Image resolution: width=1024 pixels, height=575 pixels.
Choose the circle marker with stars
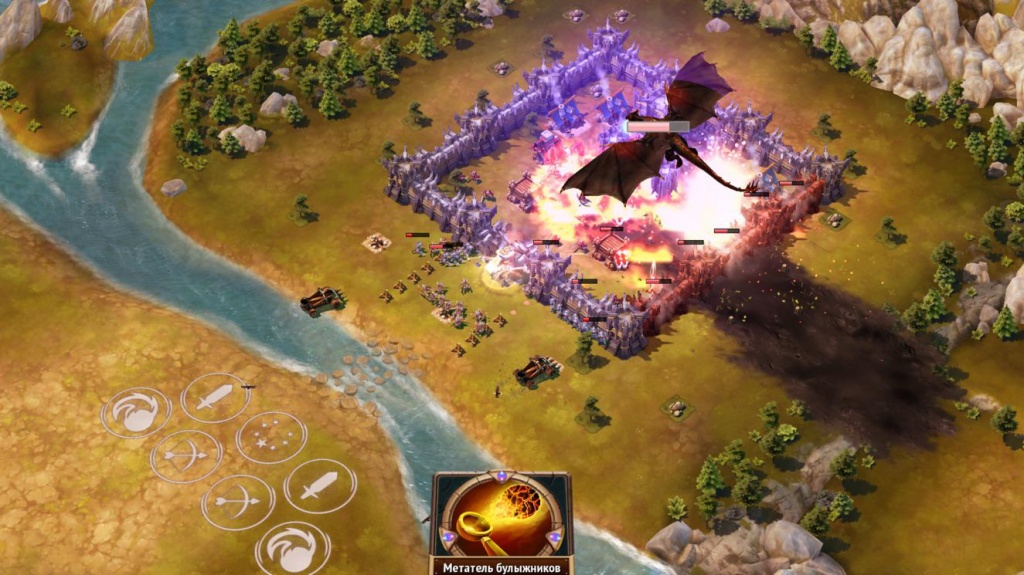click(x=271, y=437)
